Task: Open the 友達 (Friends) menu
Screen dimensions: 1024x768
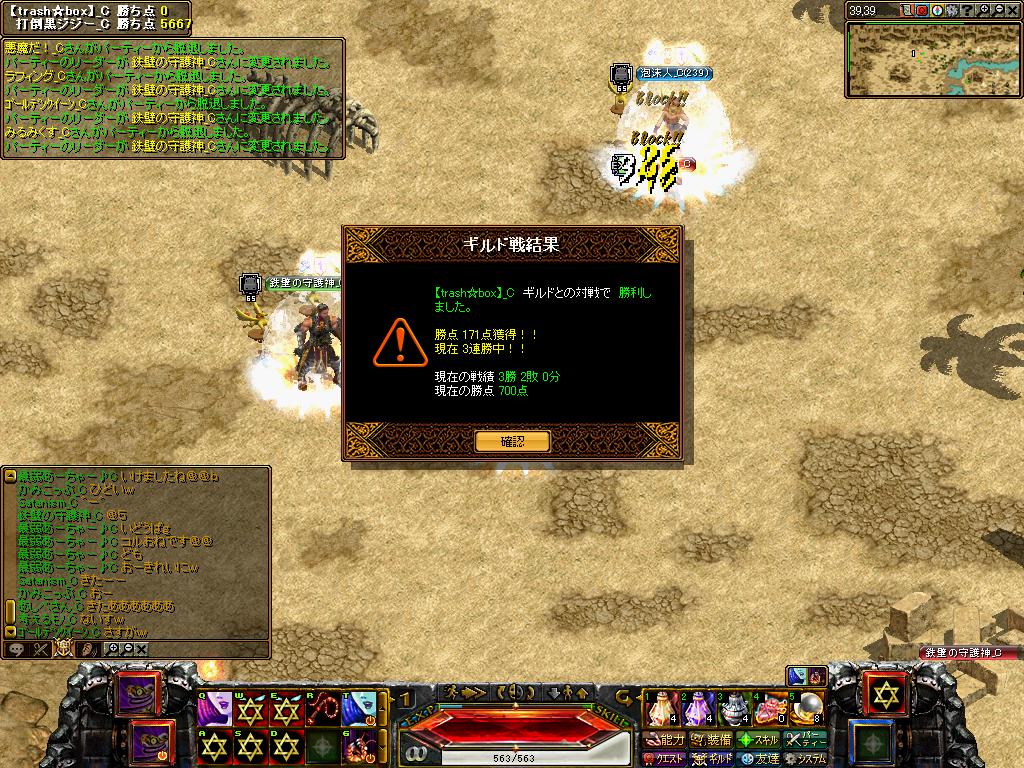Action: coord(758,759)
